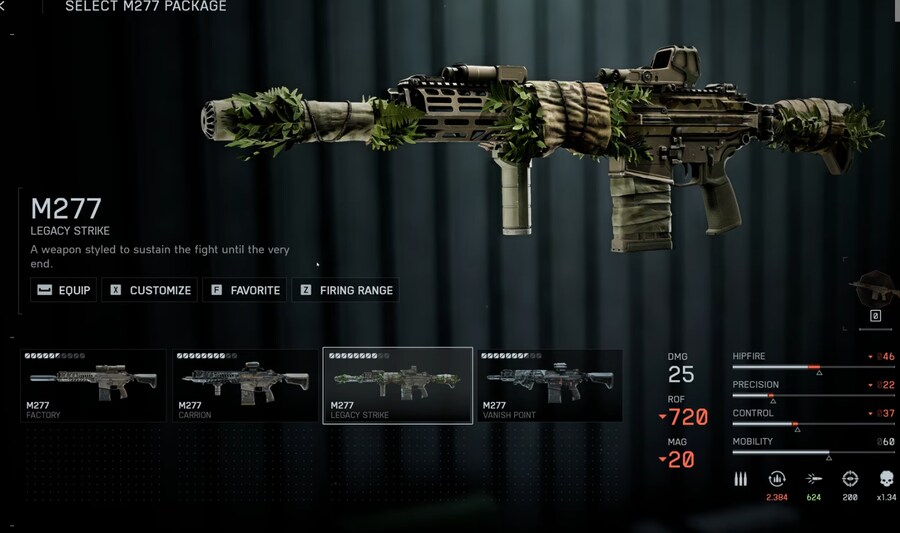The height and width of the screenshot is (533, 900).
Task: Equip the M277 Legacy Strike package
Action: (64, 290)
